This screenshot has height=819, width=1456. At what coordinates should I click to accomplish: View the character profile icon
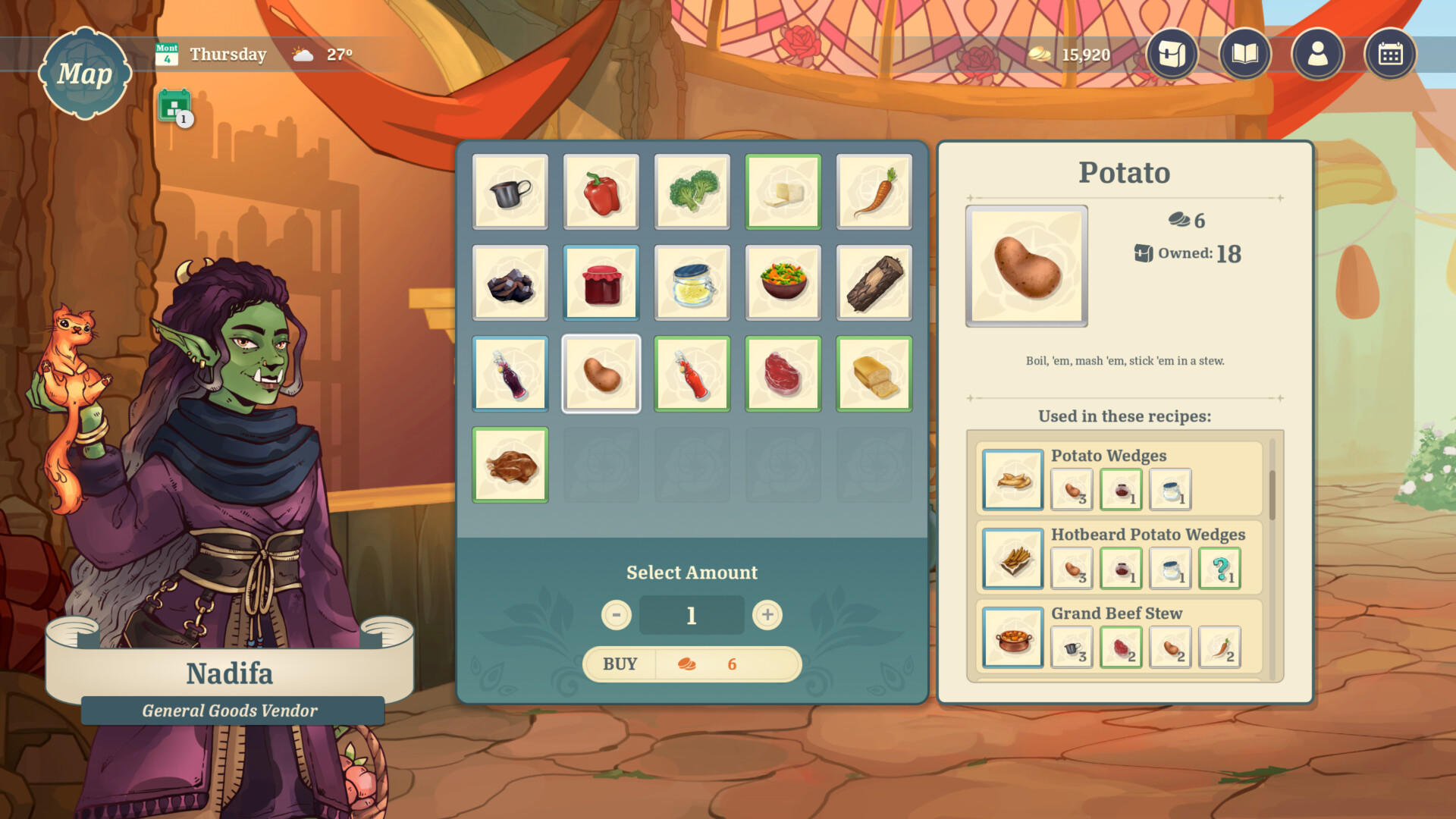(1318, 55)
